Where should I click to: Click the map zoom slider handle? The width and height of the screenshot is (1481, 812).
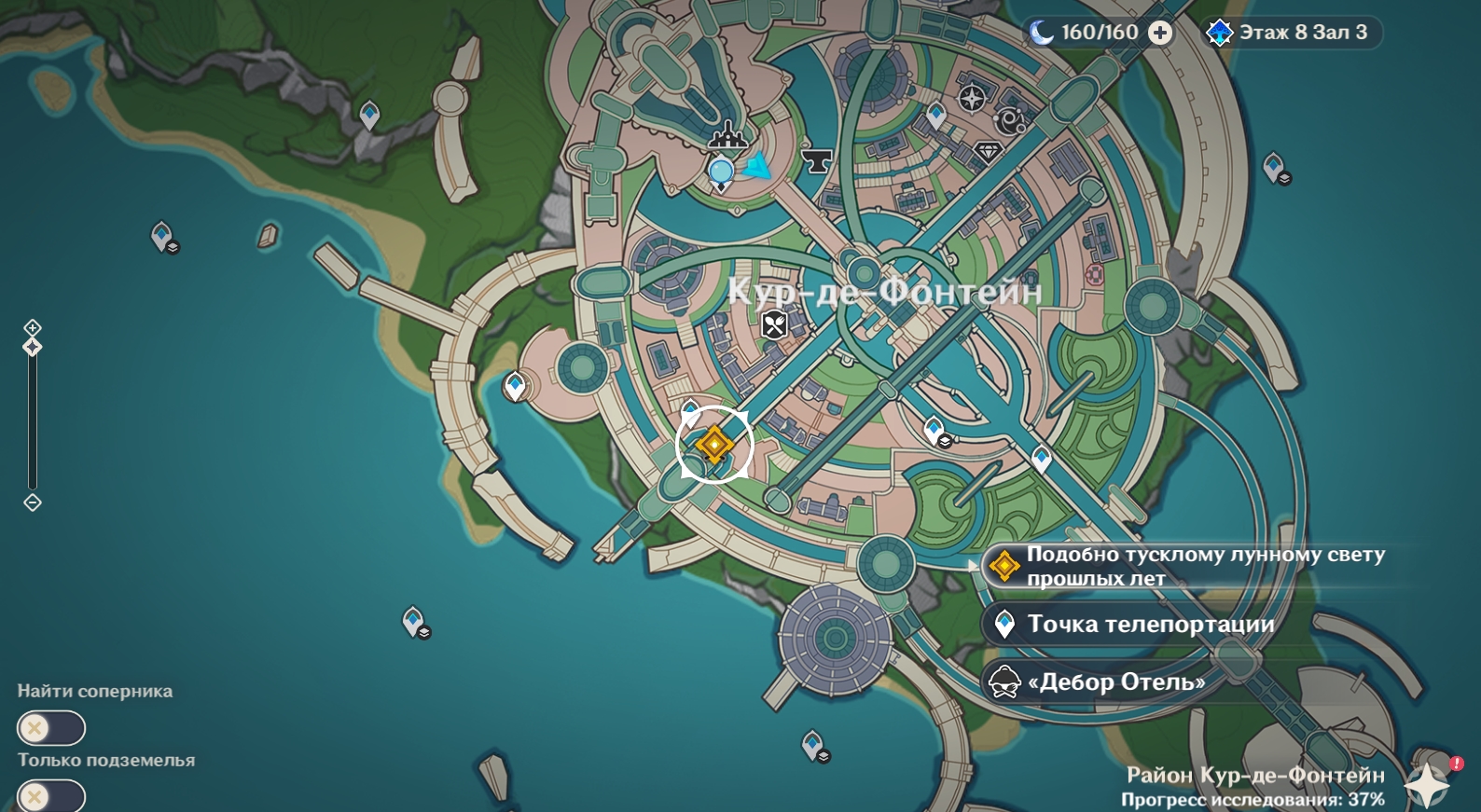pos(33,348)
